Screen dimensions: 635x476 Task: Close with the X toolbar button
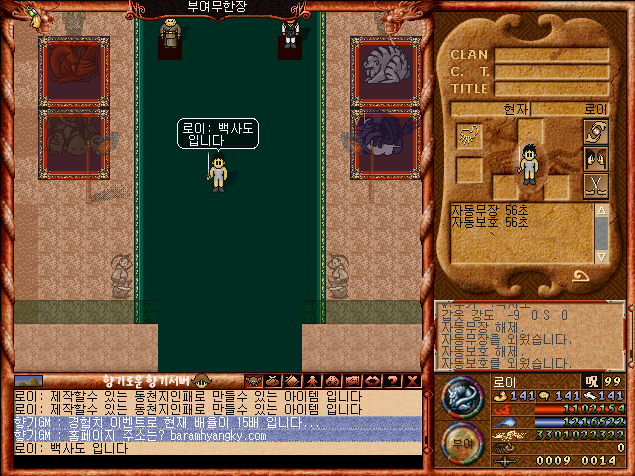point(412,380)
